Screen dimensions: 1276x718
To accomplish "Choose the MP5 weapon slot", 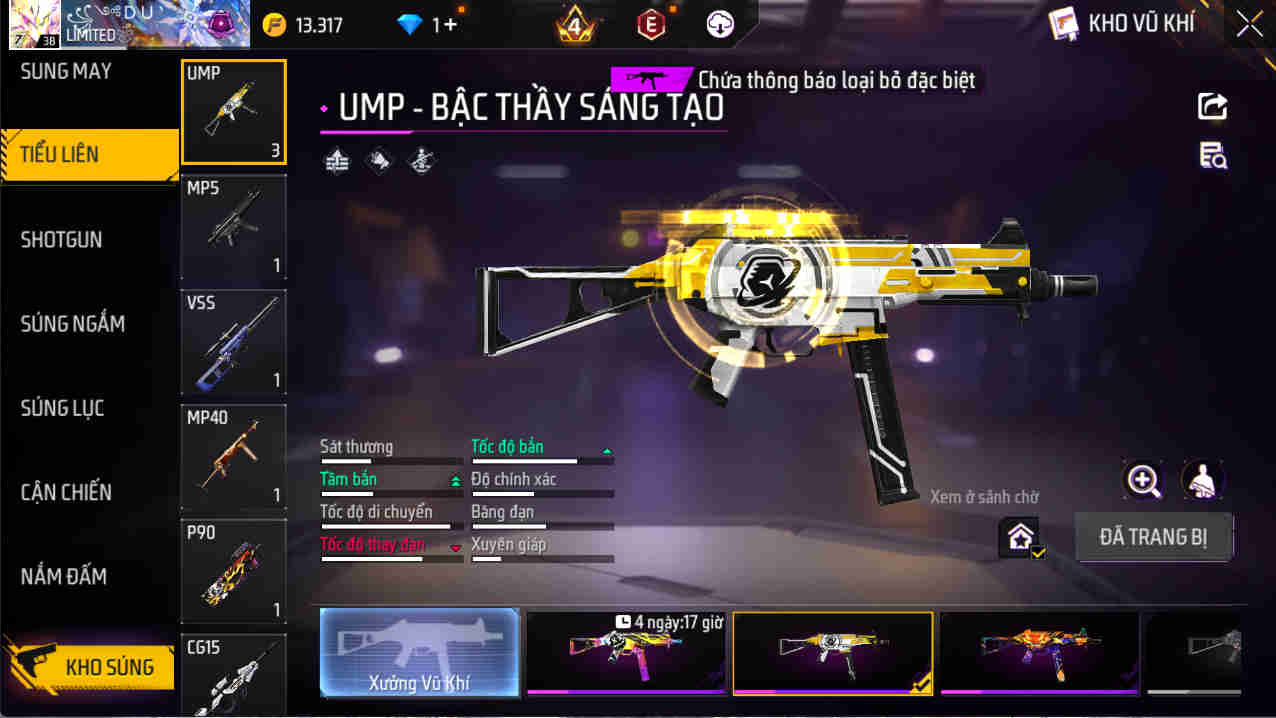I will click(x=234, y=227).
